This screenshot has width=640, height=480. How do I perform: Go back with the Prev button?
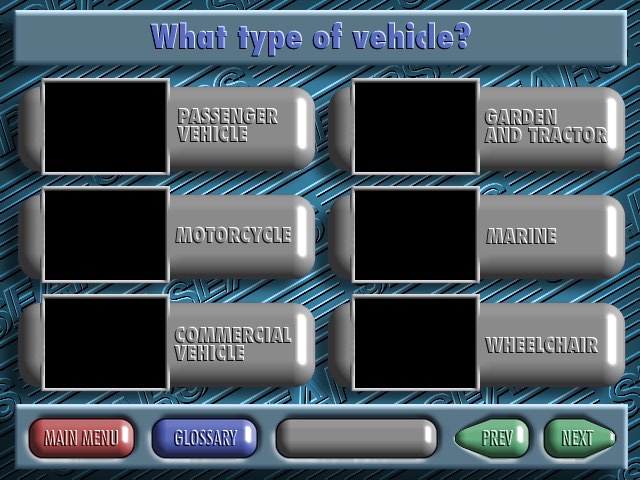click(x=494, y=438)
